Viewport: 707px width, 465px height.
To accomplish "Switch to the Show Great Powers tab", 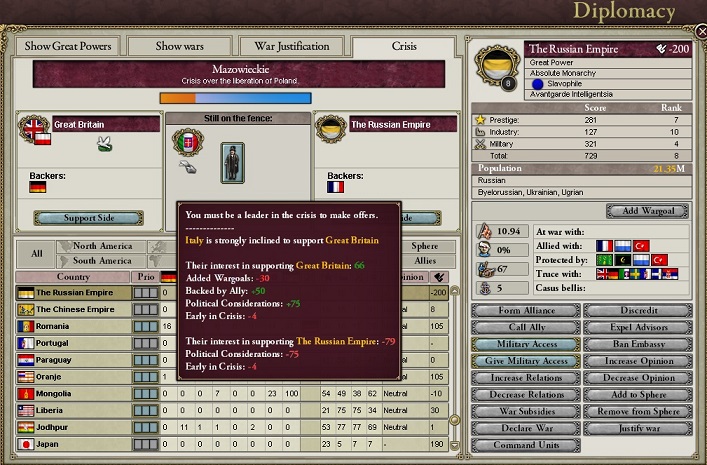I will 67,46.
